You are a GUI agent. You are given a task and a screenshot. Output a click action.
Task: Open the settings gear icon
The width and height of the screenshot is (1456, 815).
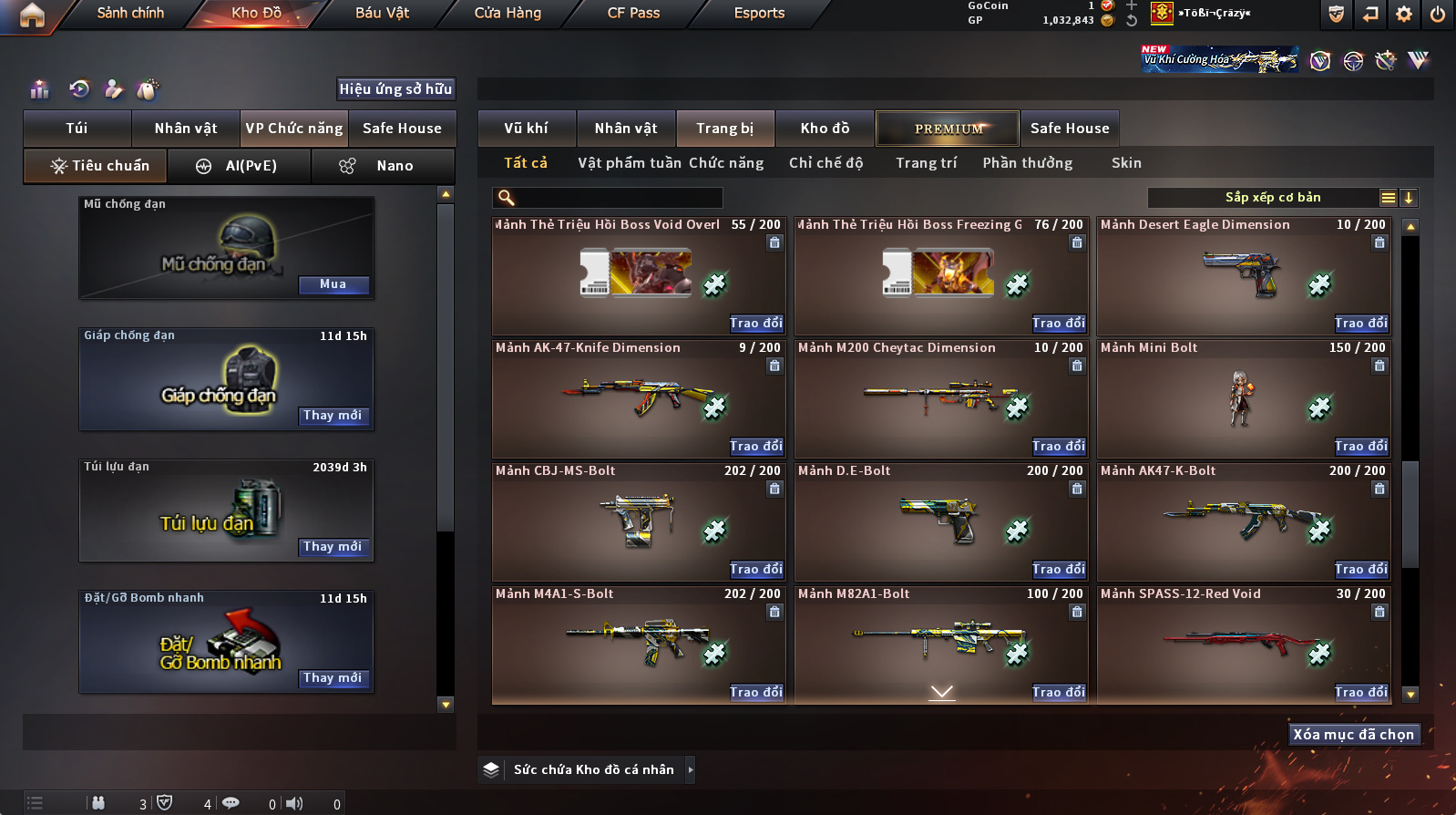[x=1404, y=14]
